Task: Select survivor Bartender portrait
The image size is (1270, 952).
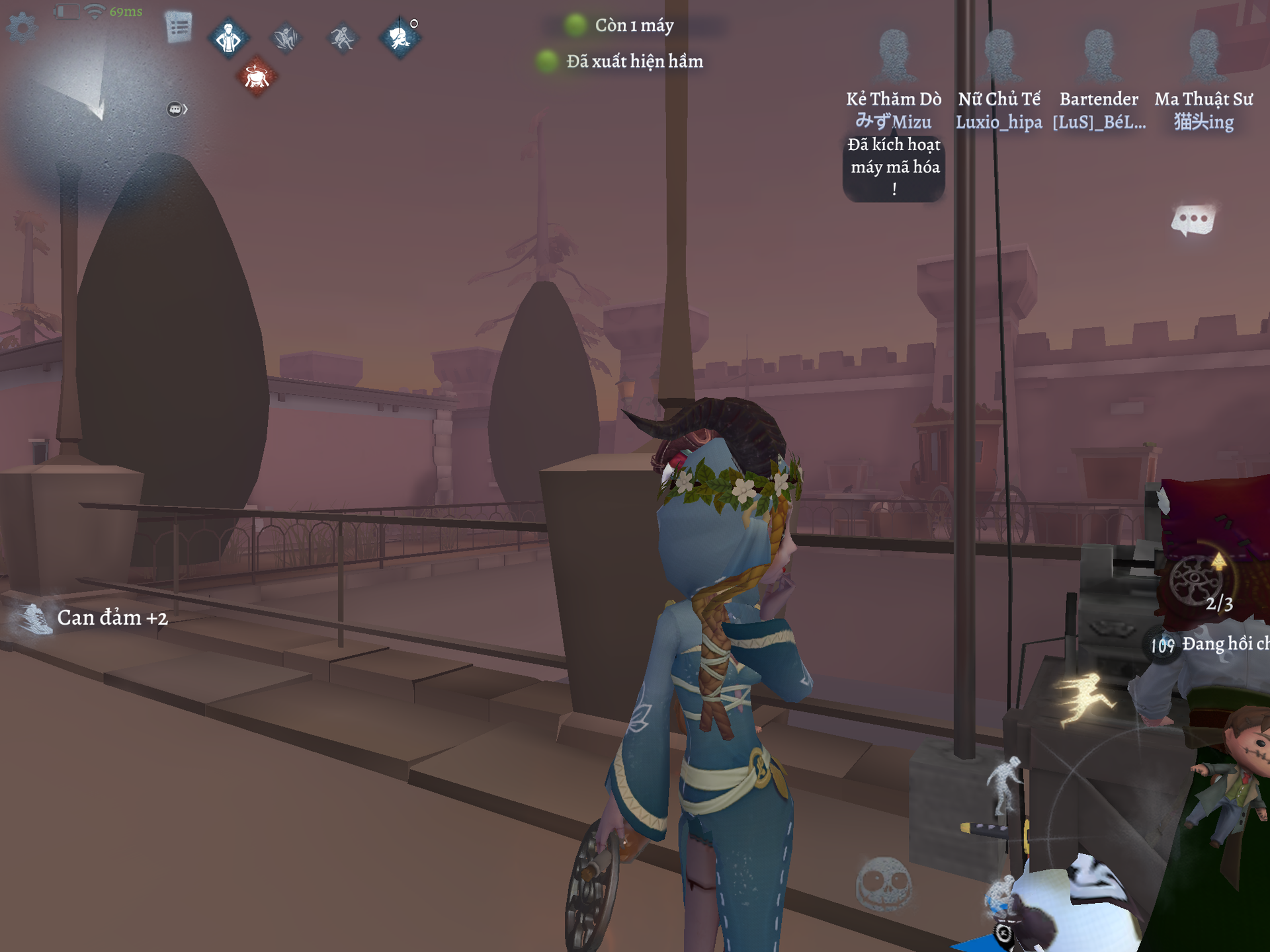Action: pos(1099,56)
